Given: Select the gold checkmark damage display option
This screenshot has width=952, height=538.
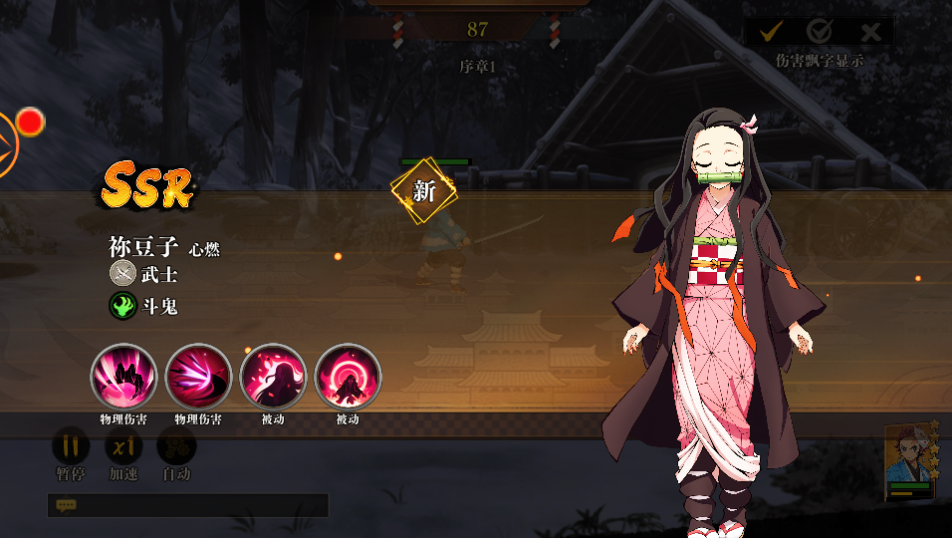Looking at the screenshot, I should (770, 31).
